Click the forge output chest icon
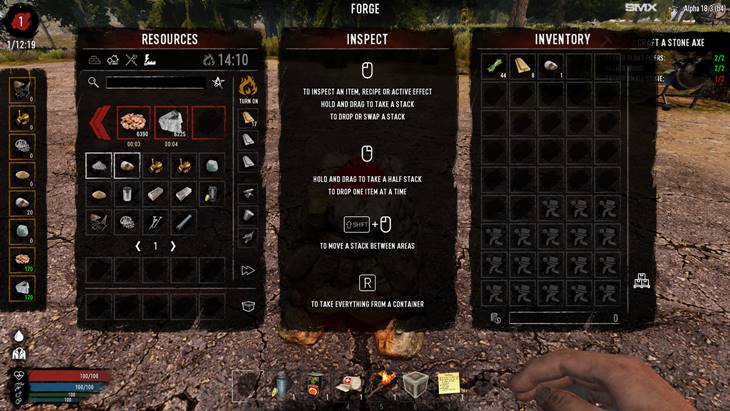The height and width of the screenshot is (411, 730). pyautogui.click(x=248, y=305)
